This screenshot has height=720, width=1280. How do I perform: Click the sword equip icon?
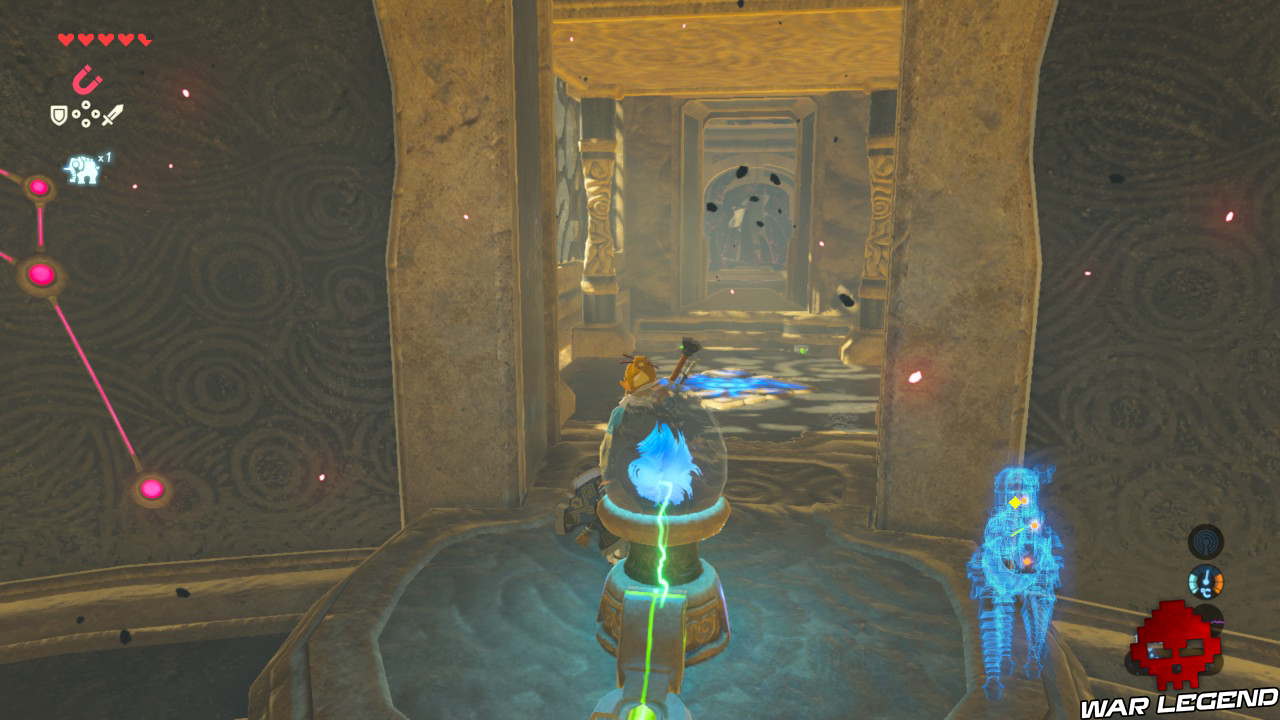coord(113,115)
